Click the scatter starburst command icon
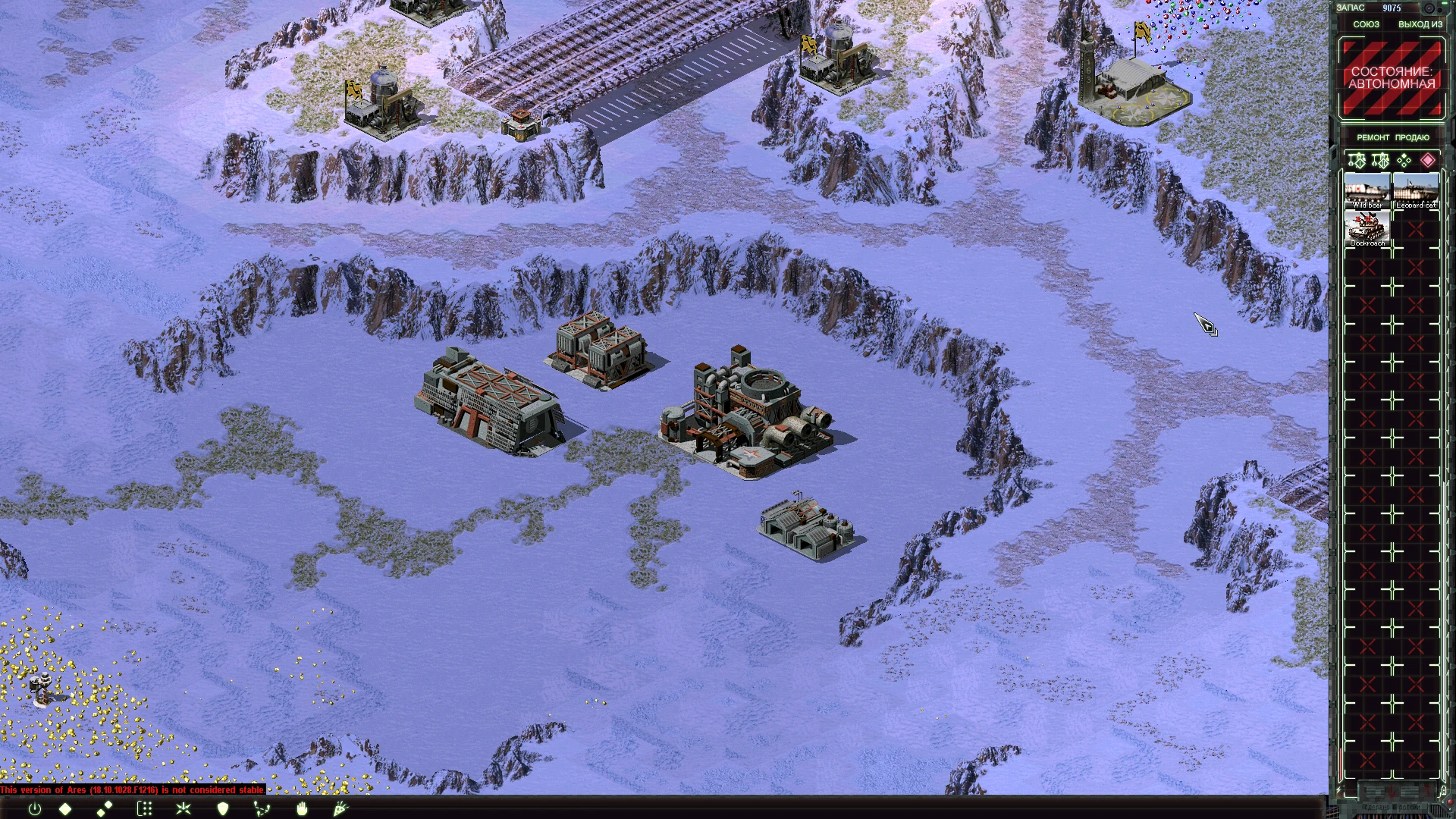Image resolution: width=1456 pixels, height=819 pixels. pyautogui.click(x=184, y=808)
